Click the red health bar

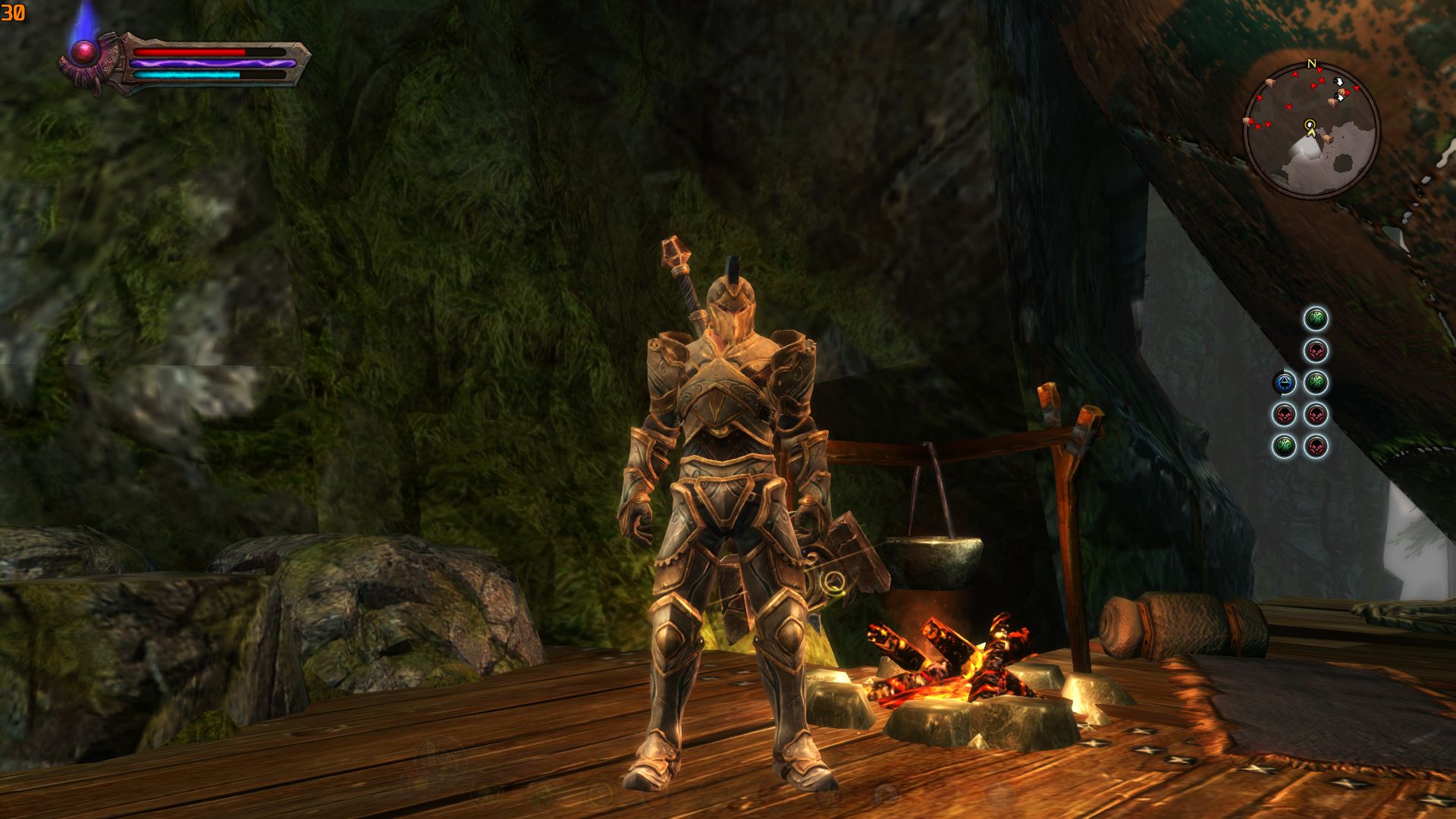[x=190, y=51]
